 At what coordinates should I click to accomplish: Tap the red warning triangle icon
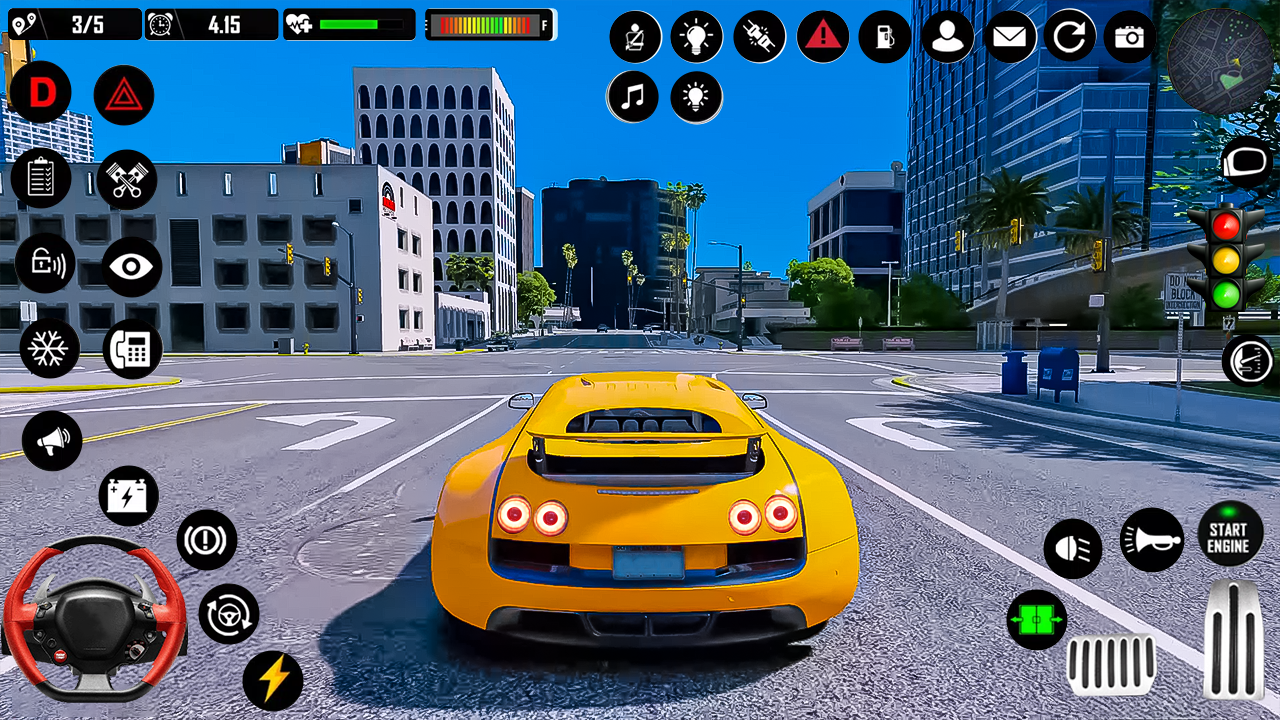pyautogui.click(x=823, y=37)
